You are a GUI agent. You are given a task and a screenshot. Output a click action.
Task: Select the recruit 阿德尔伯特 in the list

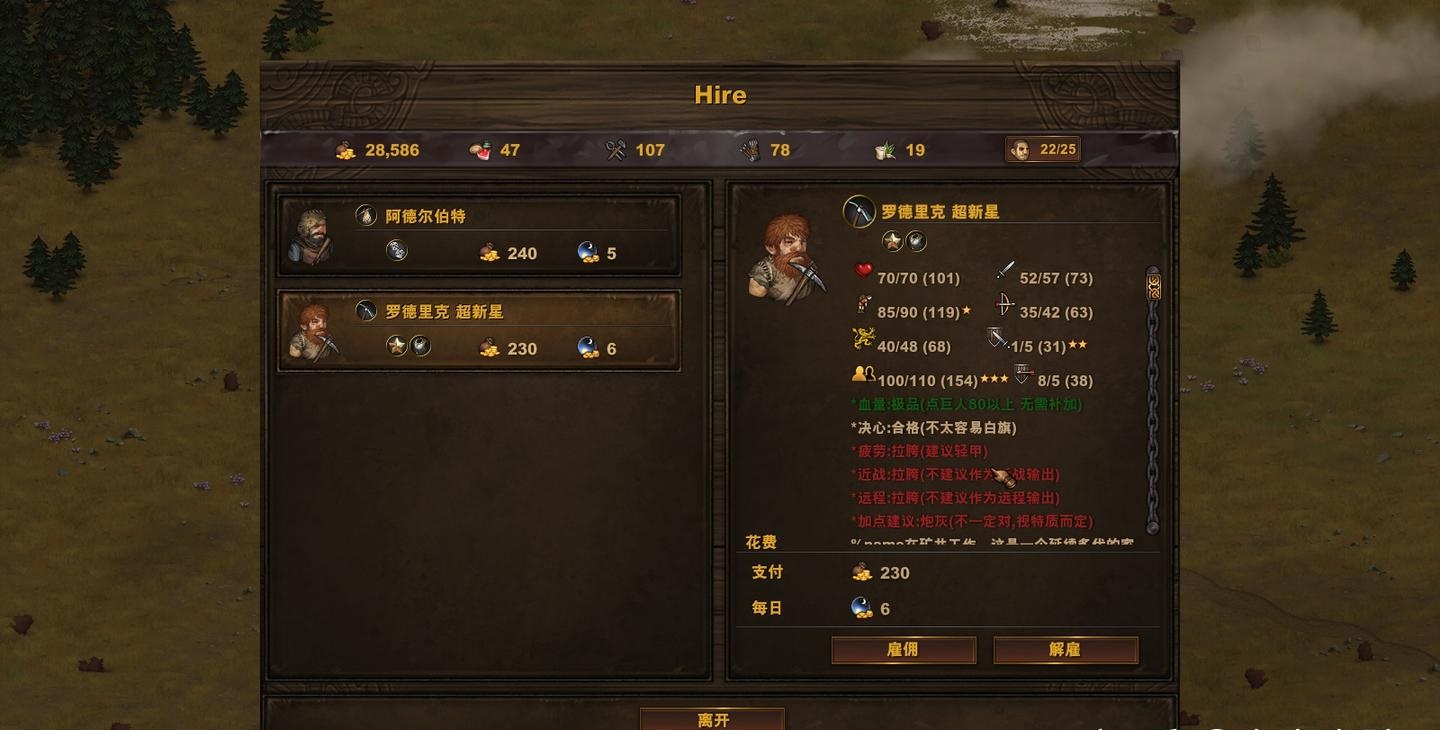coord(478,233)
